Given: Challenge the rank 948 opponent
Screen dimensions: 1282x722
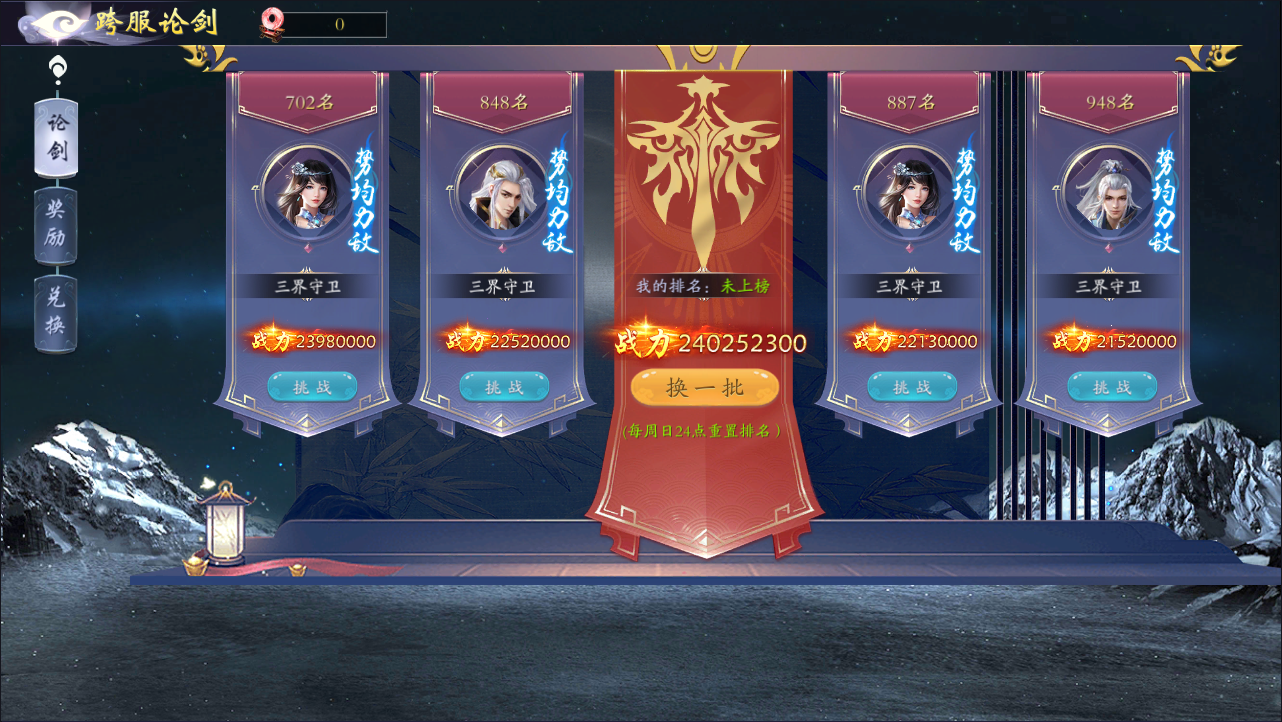Looking at the screenshot, I should 1111,387.
